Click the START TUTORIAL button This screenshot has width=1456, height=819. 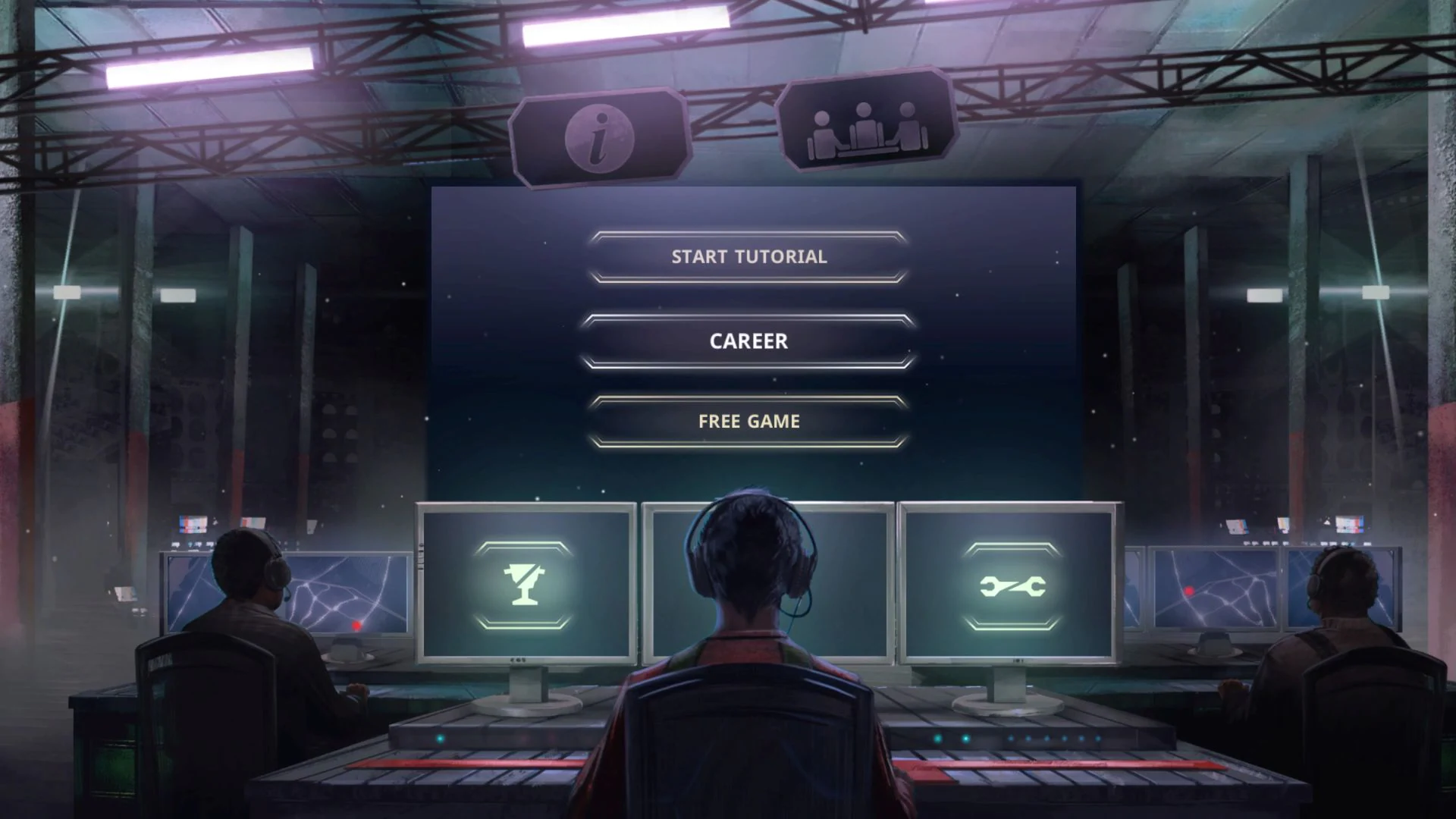[748, 256]
